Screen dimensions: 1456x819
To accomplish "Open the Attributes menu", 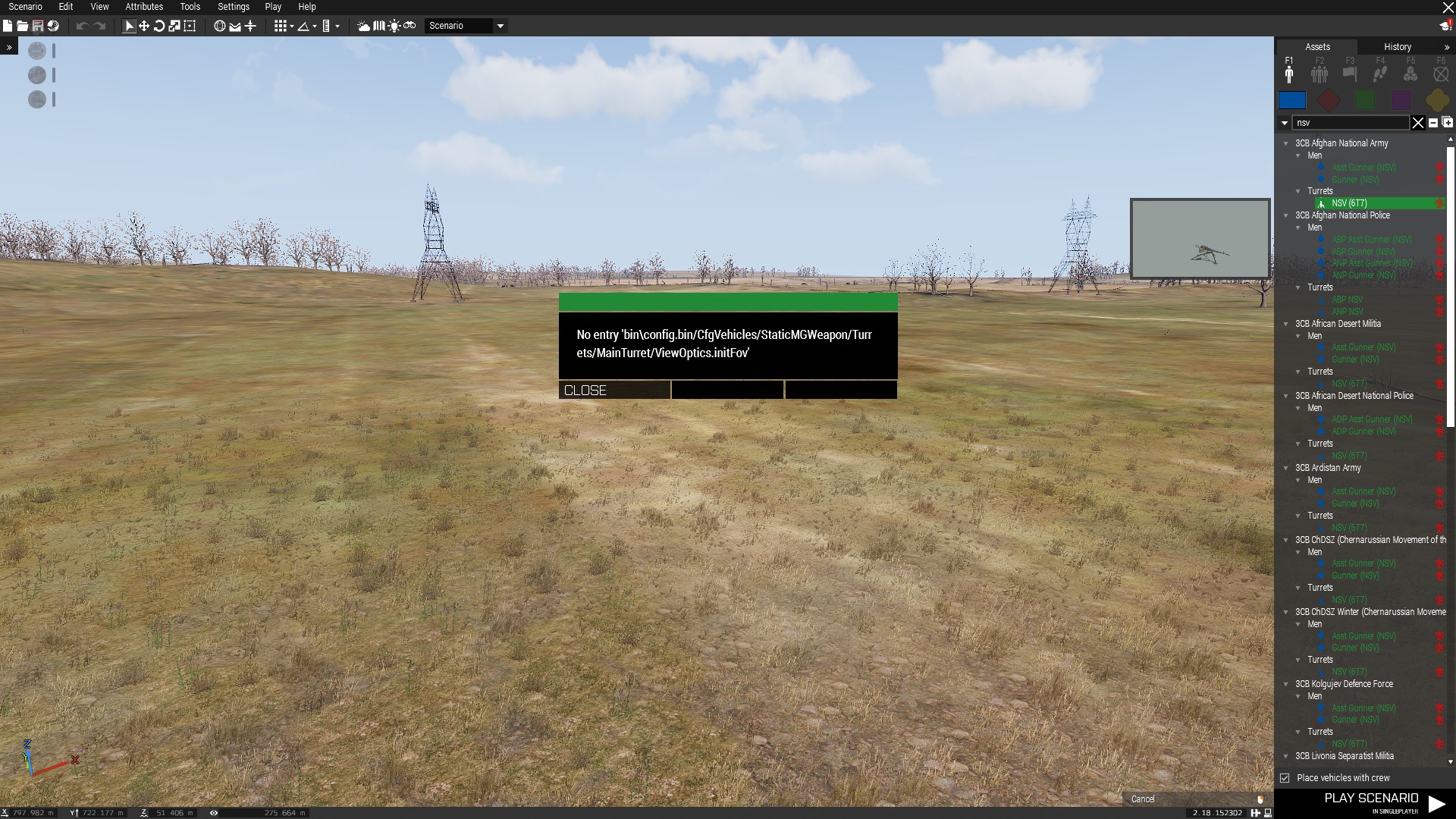I will tap(144, 7).
